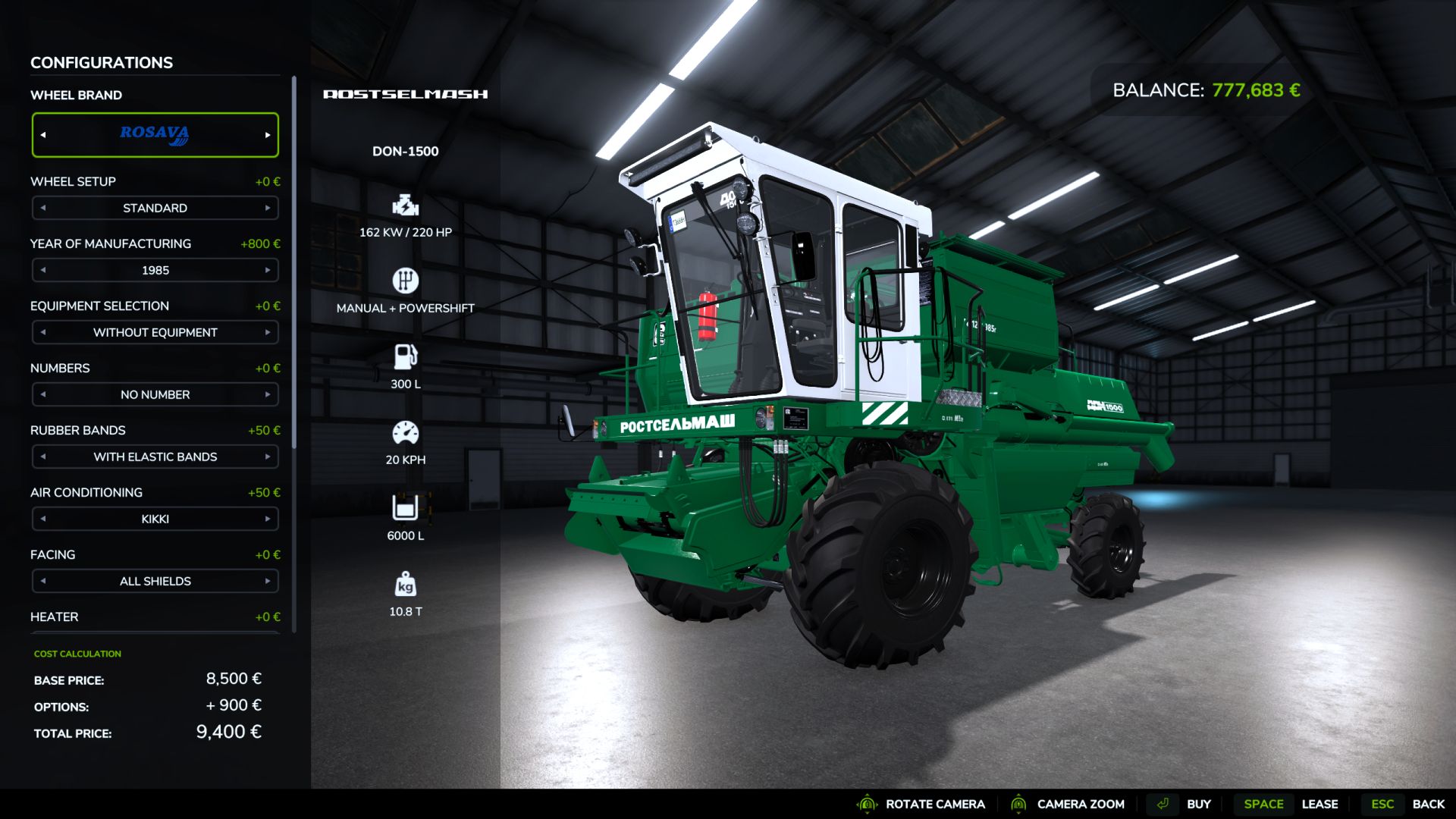The image size is (1456, 819).
Task: Go back to previous facing option
Action: [43, 581]
